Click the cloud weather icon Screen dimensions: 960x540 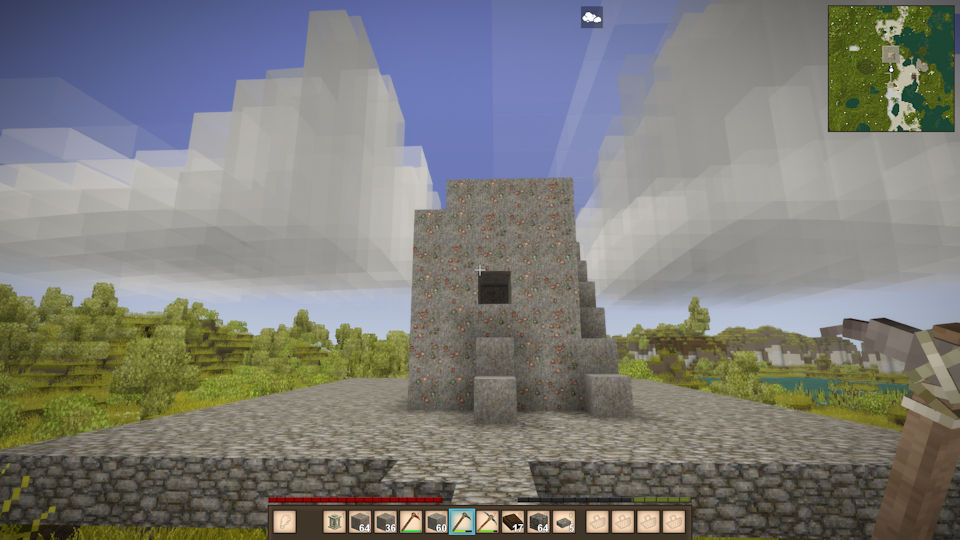click(591, 17)
